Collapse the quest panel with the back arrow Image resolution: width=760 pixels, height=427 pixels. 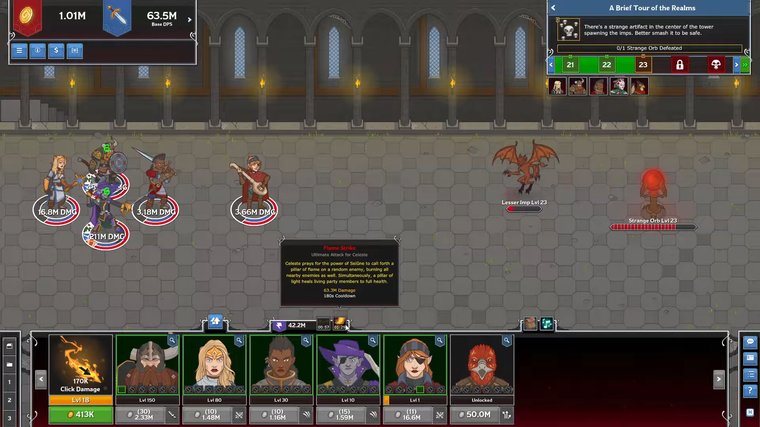[x=552, y=8]
